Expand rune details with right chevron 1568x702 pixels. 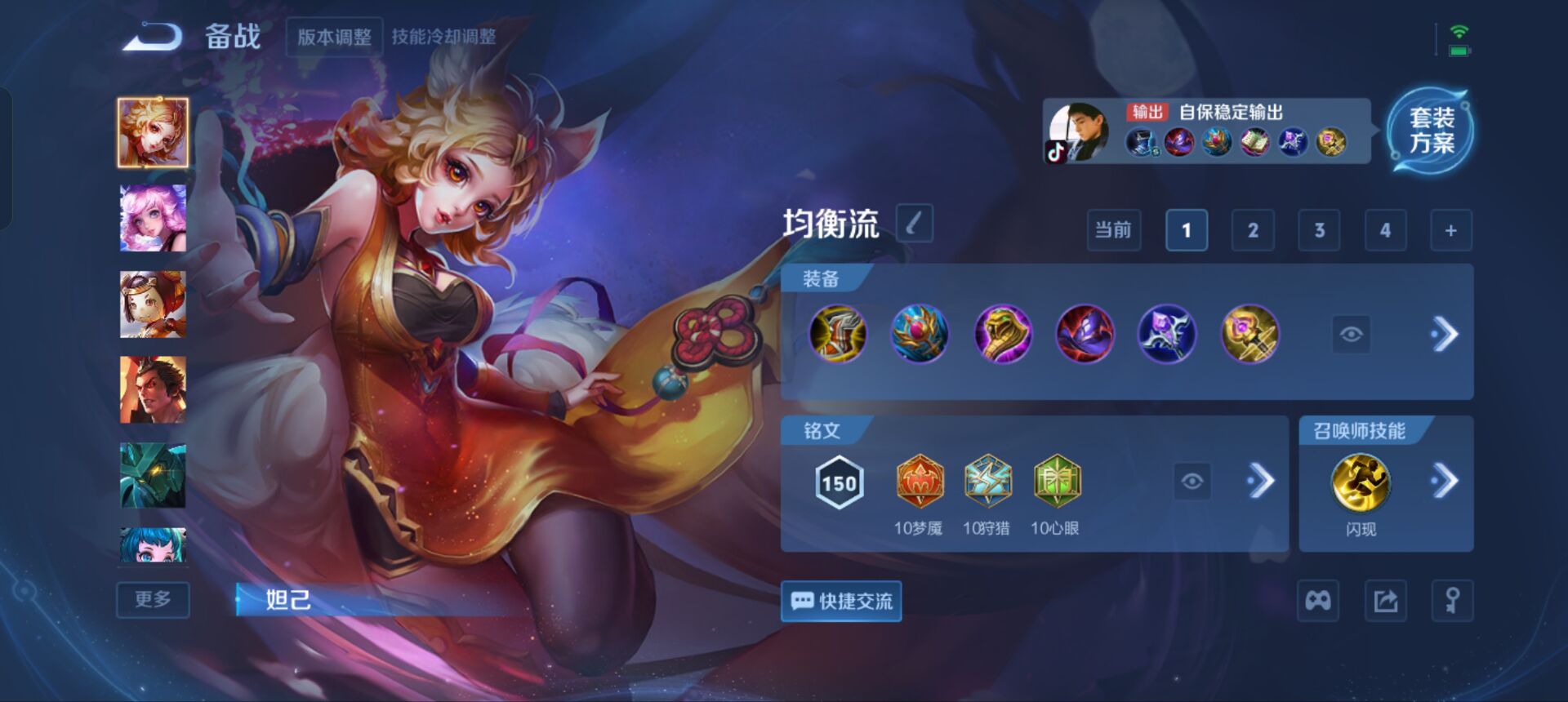[1260, 483]
